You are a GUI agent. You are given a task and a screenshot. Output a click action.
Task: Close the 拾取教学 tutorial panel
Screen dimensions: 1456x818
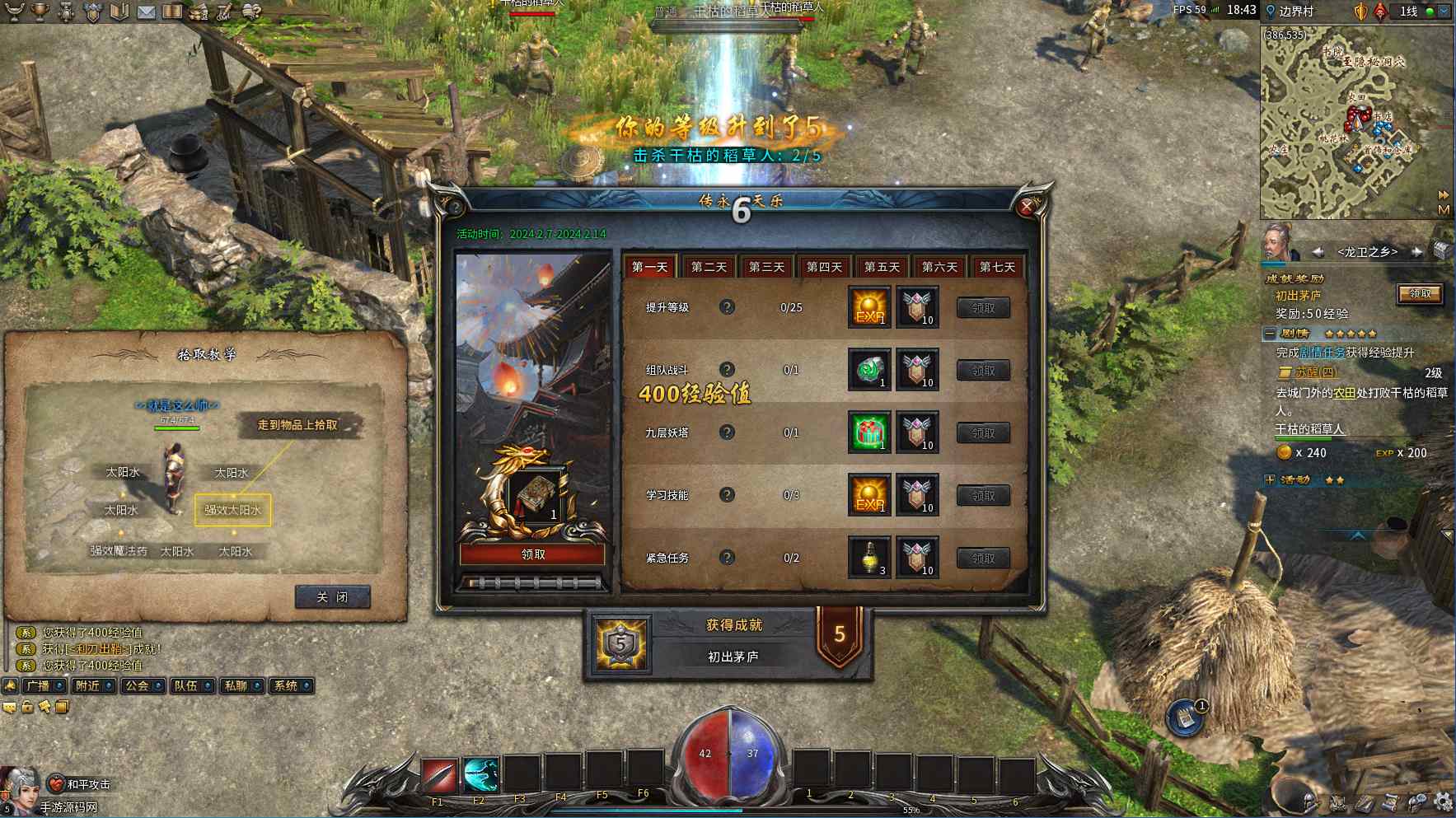[x=332, y=597]
